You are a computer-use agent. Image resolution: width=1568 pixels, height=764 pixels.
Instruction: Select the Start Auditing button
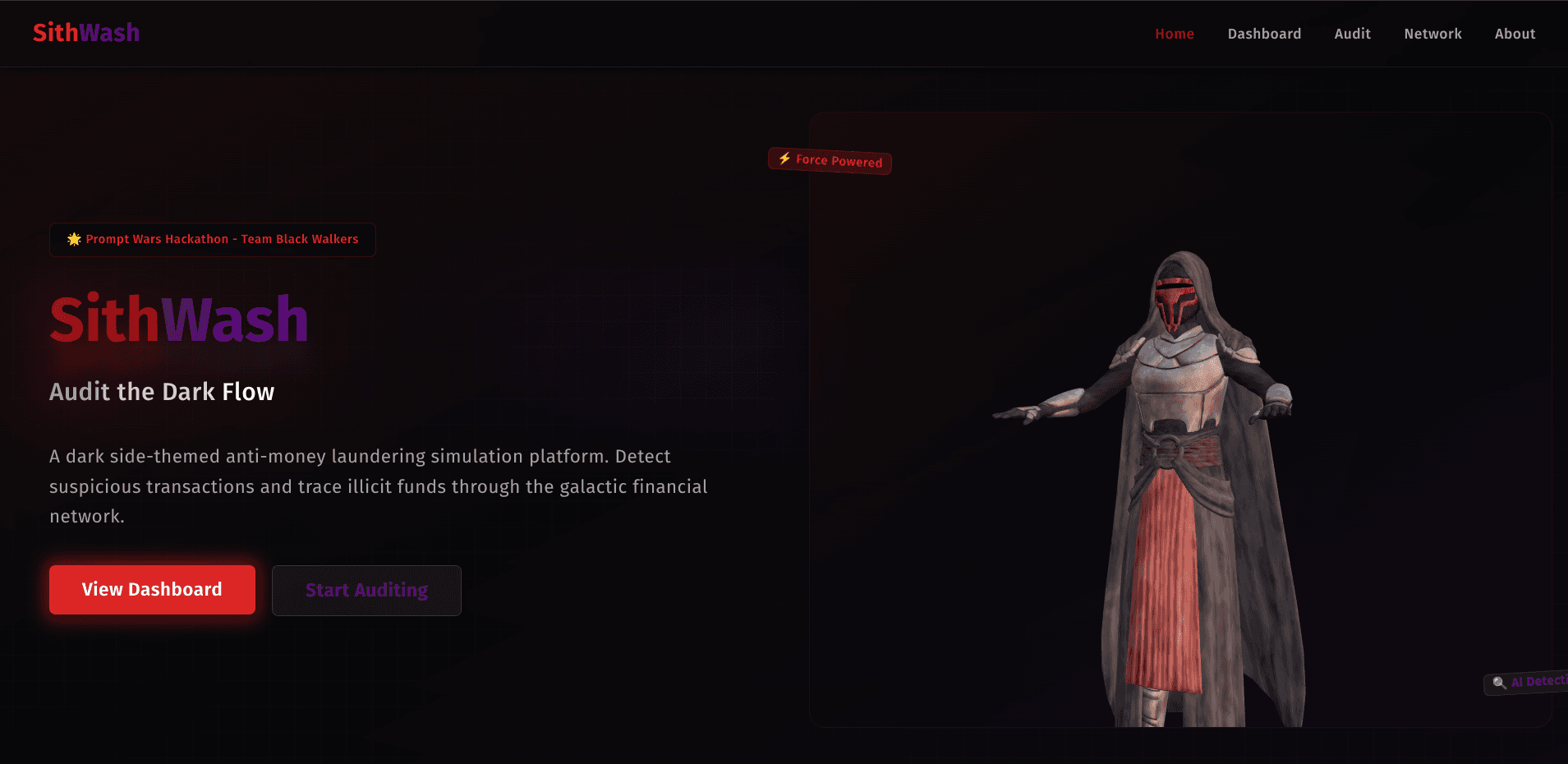pyautogui.click(x=366, y=591)
